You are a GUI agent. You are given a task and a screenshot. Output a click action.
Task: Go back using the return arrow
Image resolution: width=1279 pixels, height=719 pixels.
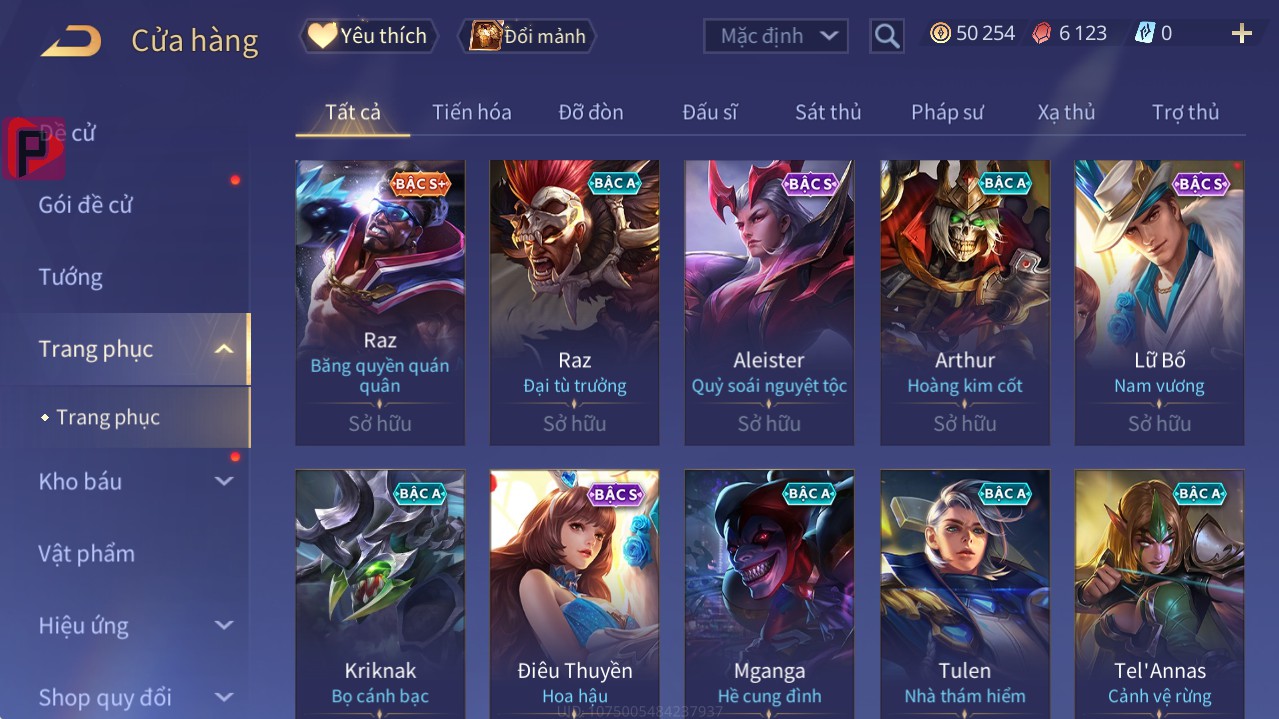tap(71, 41)
